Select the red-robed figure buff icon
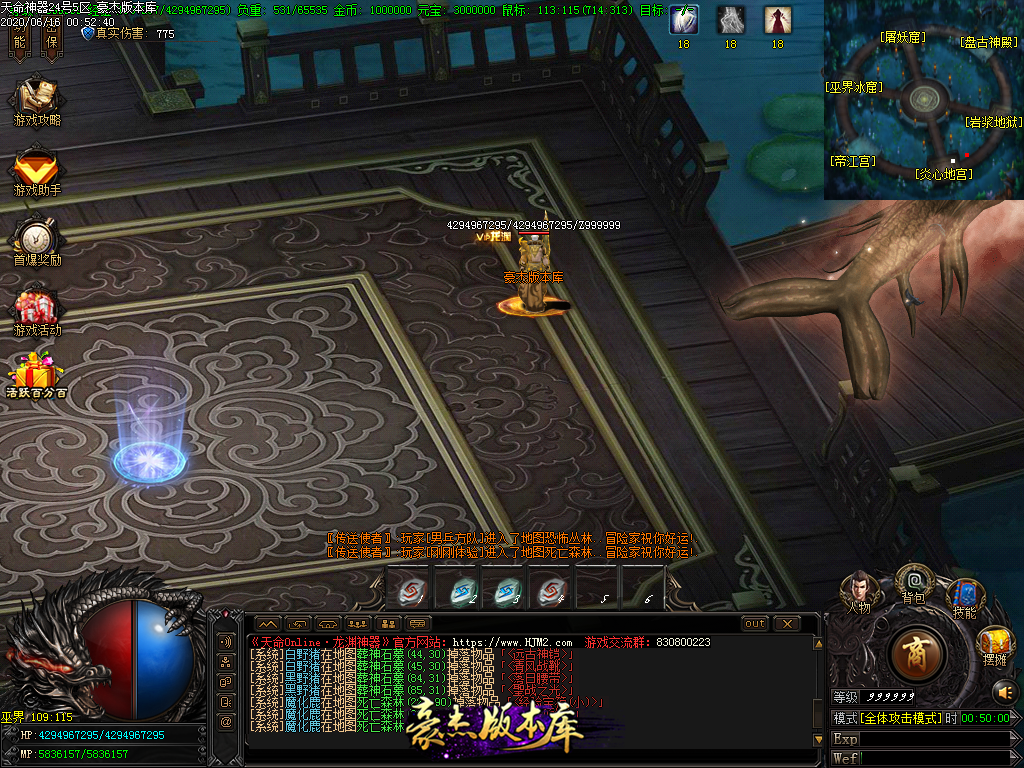 click(778, 20)
